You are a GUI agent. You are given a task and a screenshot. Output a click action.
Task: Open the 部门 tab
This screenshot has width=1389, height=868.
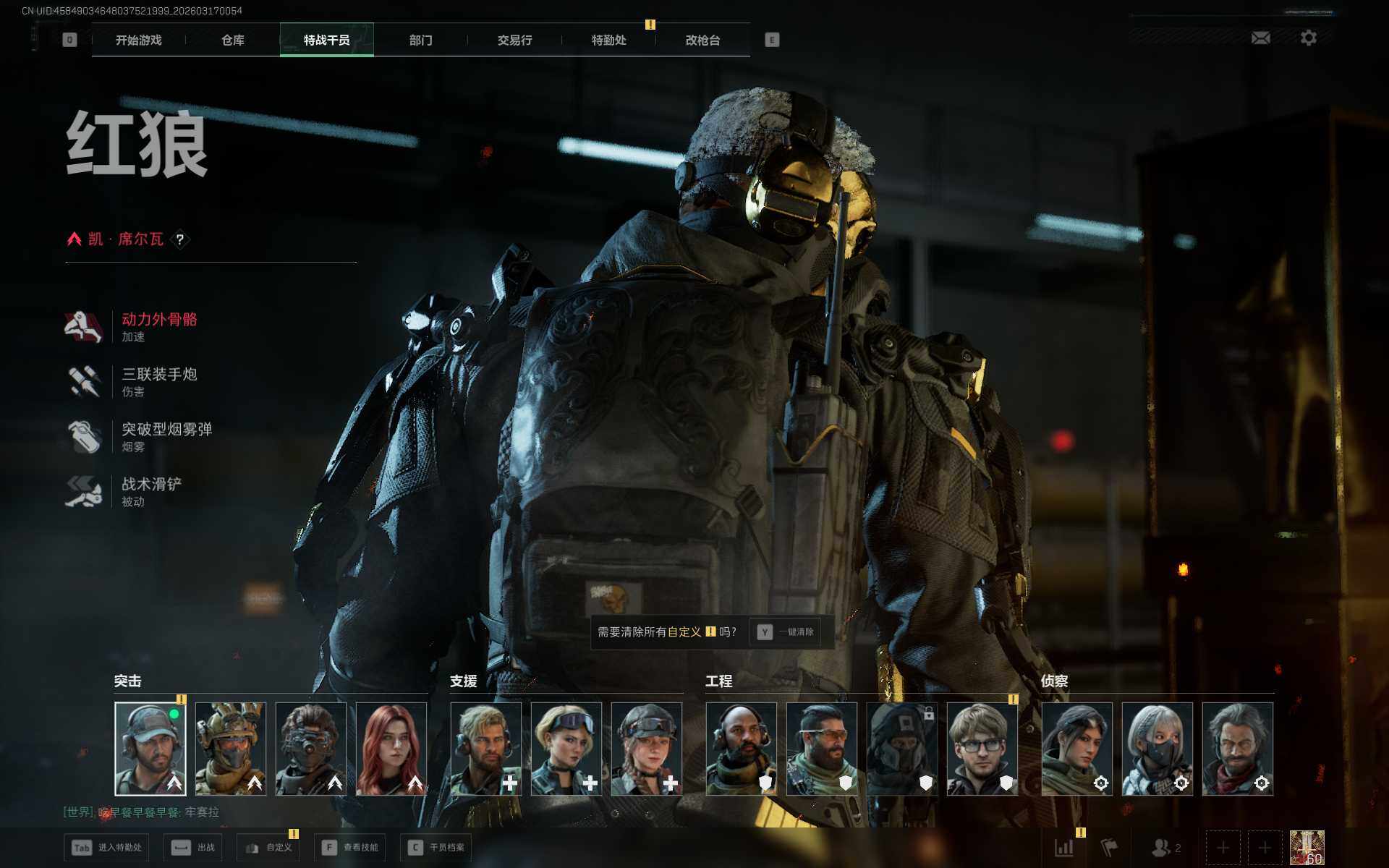click(420, 41)
